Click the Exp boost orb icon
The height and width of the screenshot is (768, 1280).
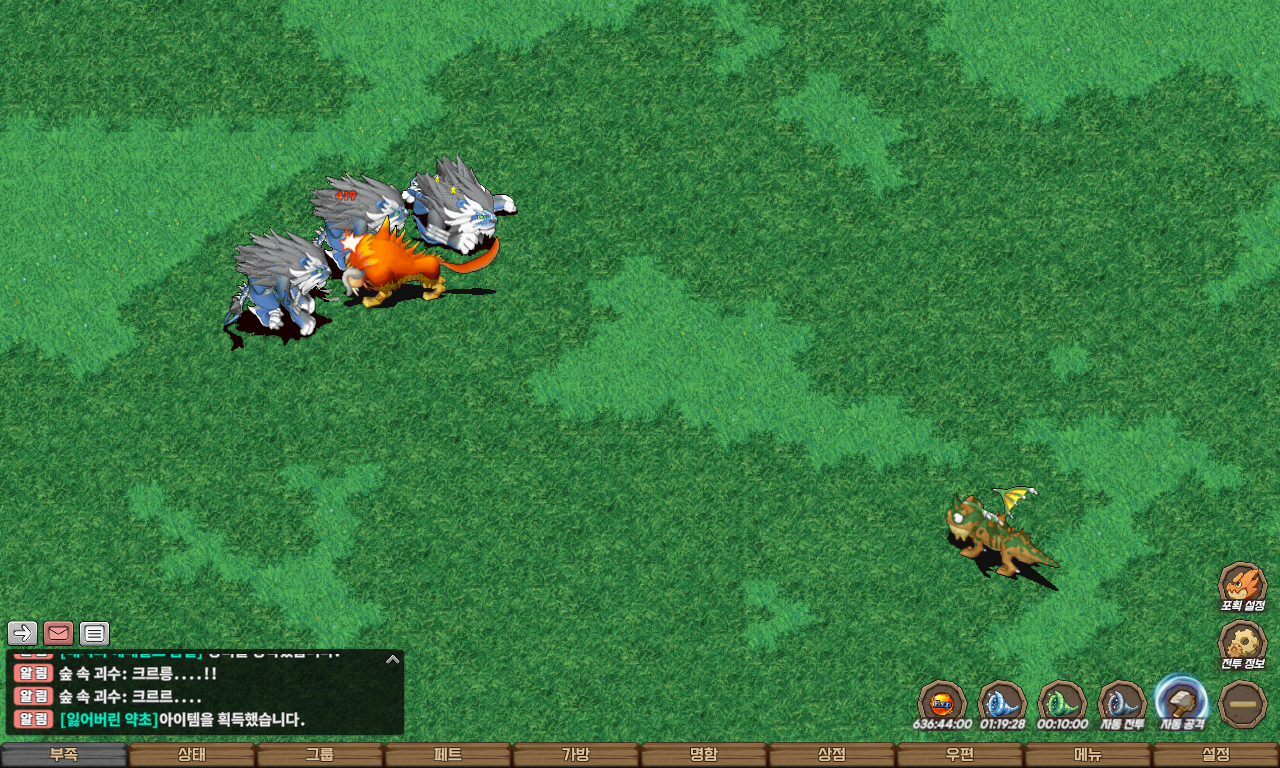pos(941,702)
